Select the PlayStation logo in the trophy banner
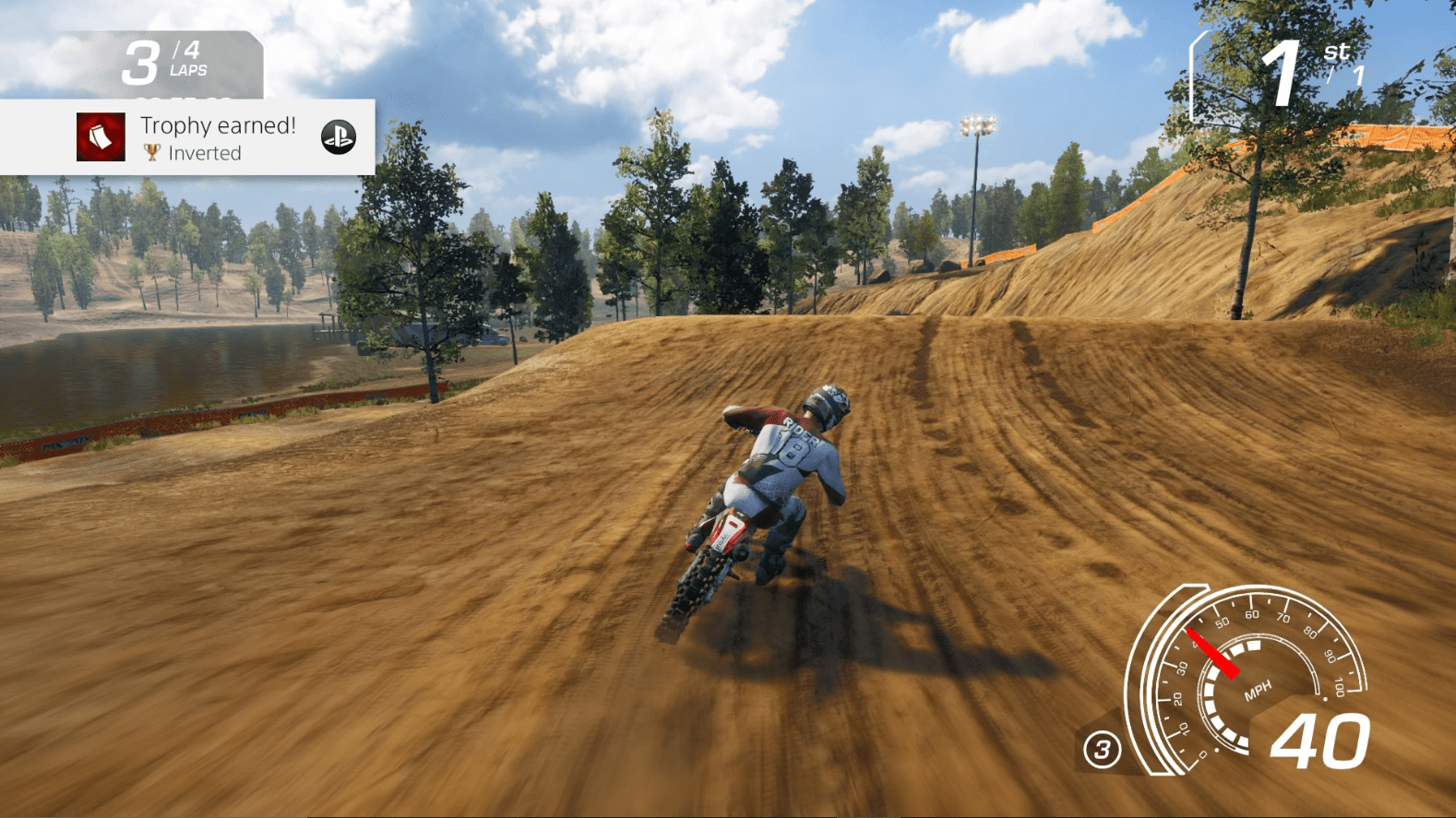The width and height of the screenshot is (1456, 818). [x=340, y=136]
